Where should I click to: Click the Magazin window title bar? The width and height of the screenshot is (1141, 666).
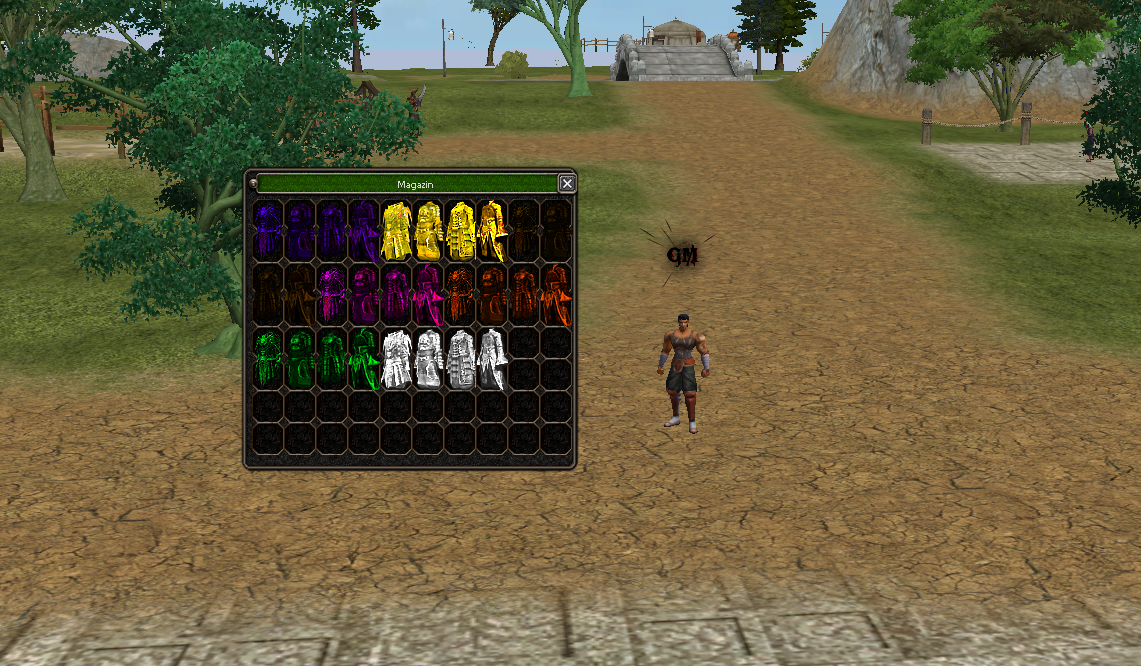click(x=408, y=184)
